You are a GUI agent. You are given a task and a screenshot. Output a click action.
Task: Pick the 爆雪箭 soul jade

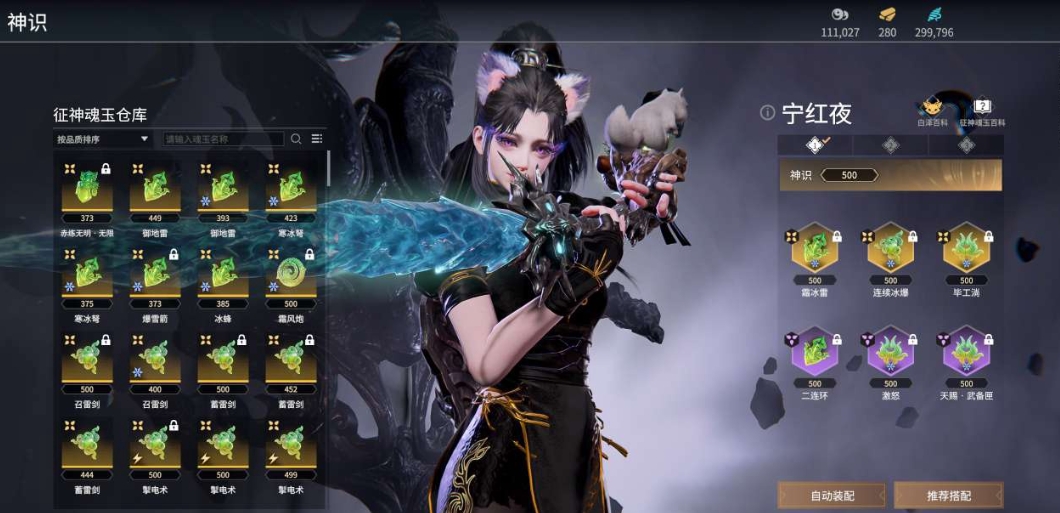click(154, 274)
